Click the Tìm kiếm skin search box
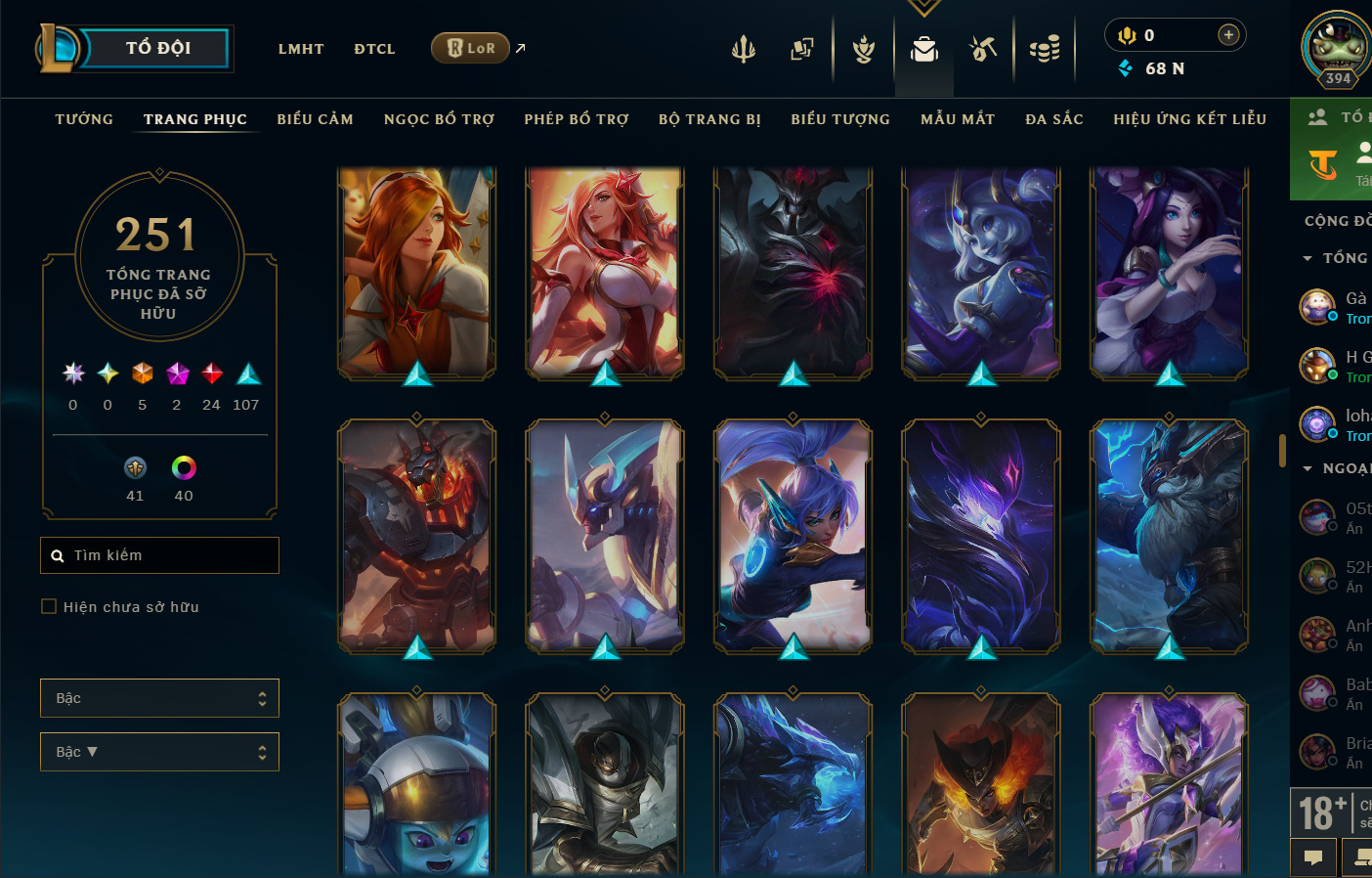This screenshot has width=1372, height=878. point(166,555)
